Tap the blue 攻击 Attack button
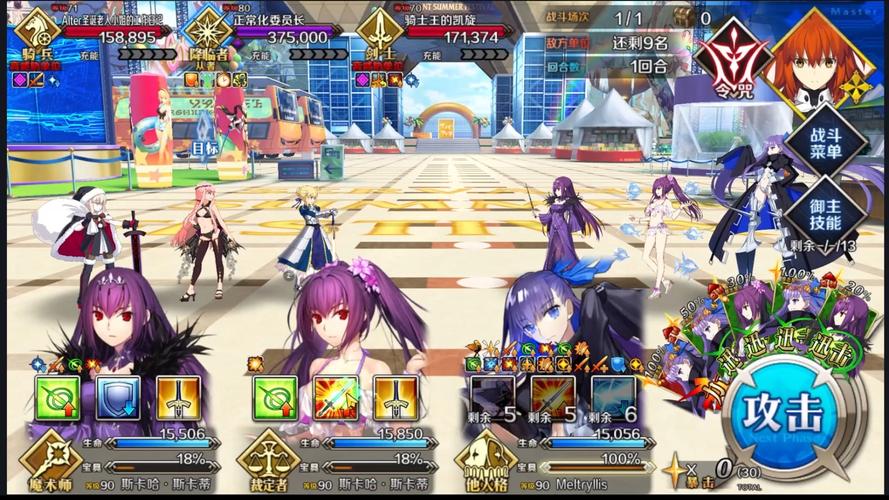The height and width of the screenshot is (500, 889). coord(789,413)
